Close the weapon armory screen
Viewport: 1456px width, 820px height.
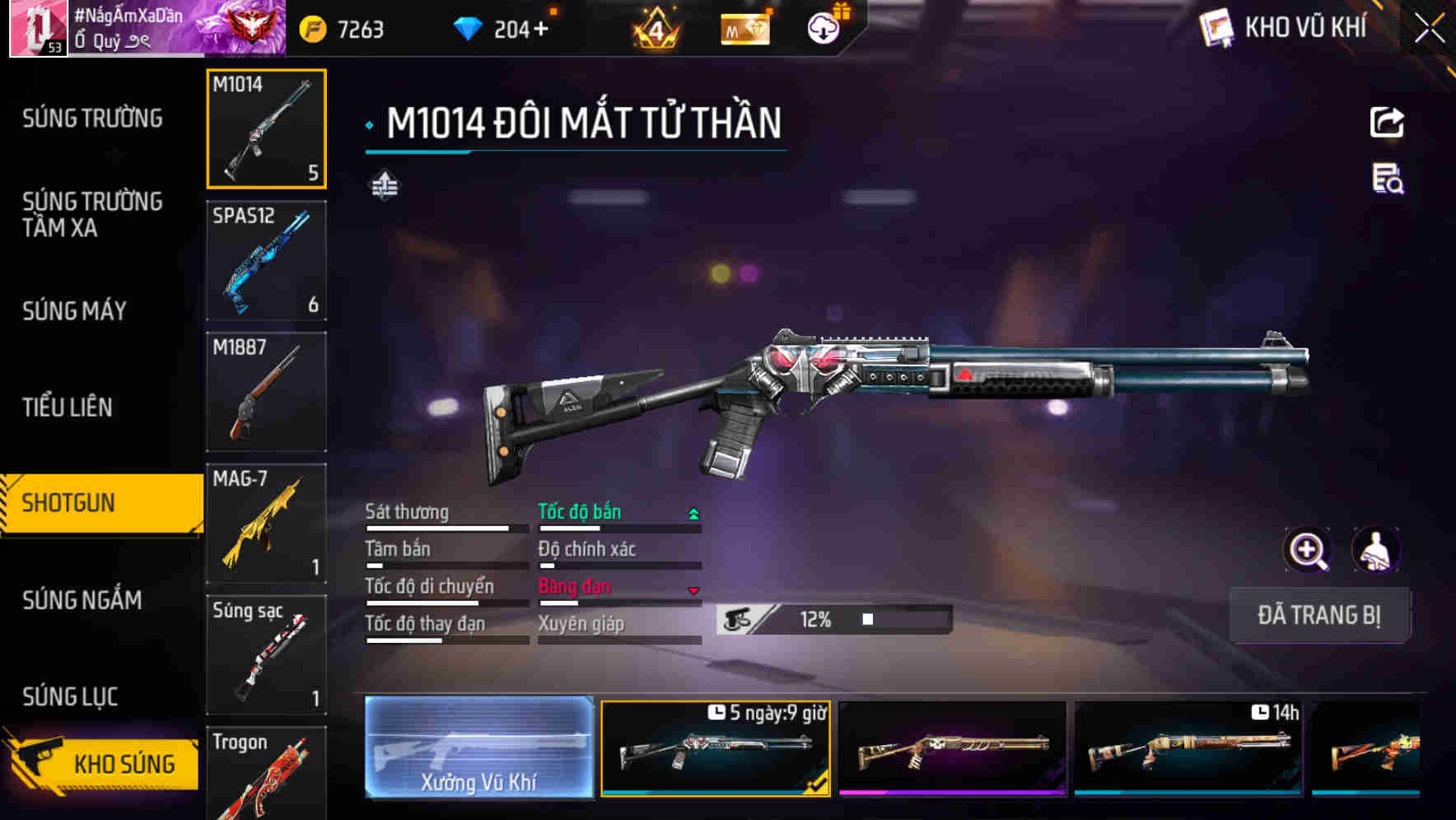[1429, 29]
